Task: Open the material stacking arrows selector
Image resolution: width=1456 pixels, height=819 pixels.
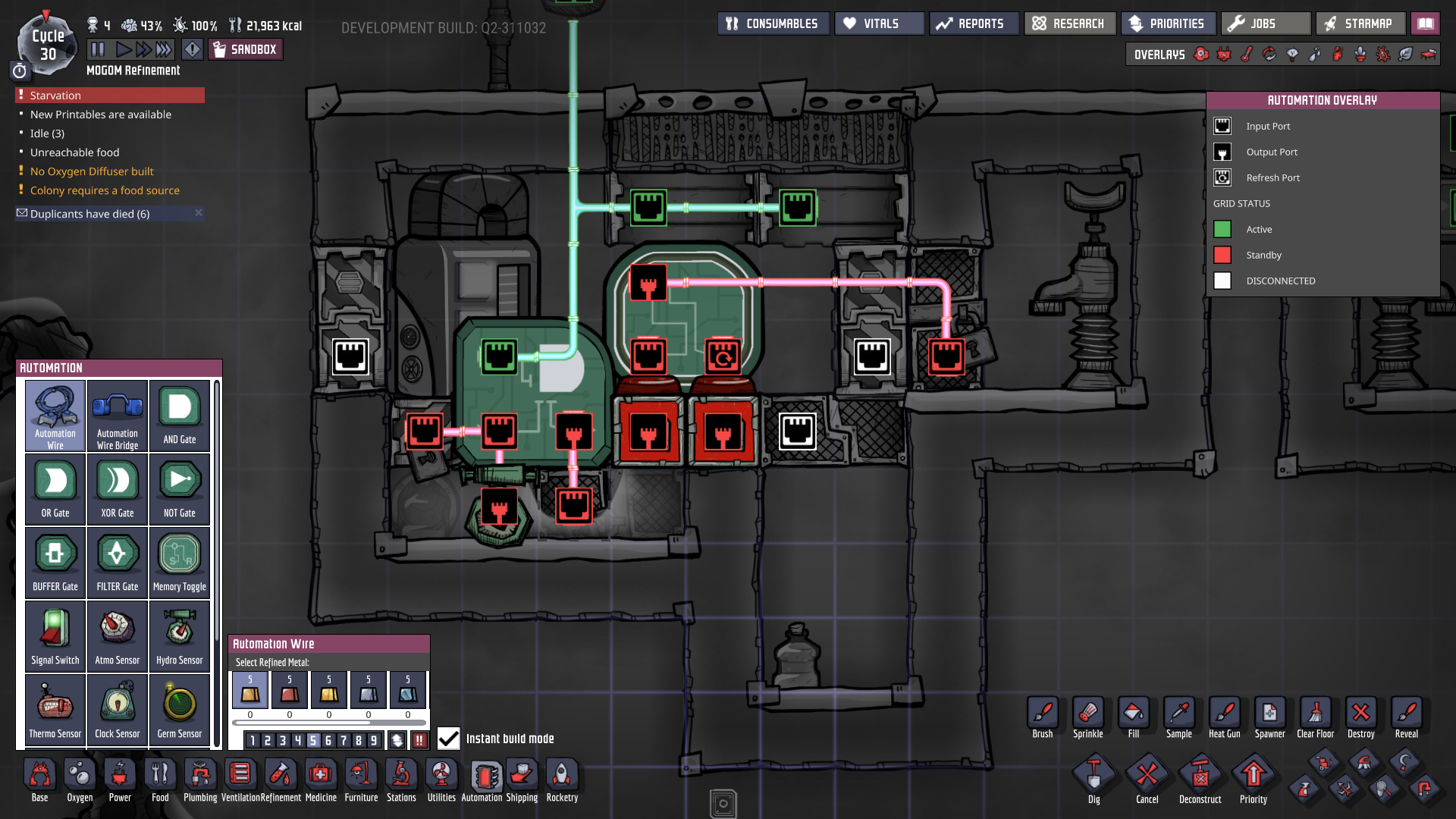Action: tap(397, 739)
